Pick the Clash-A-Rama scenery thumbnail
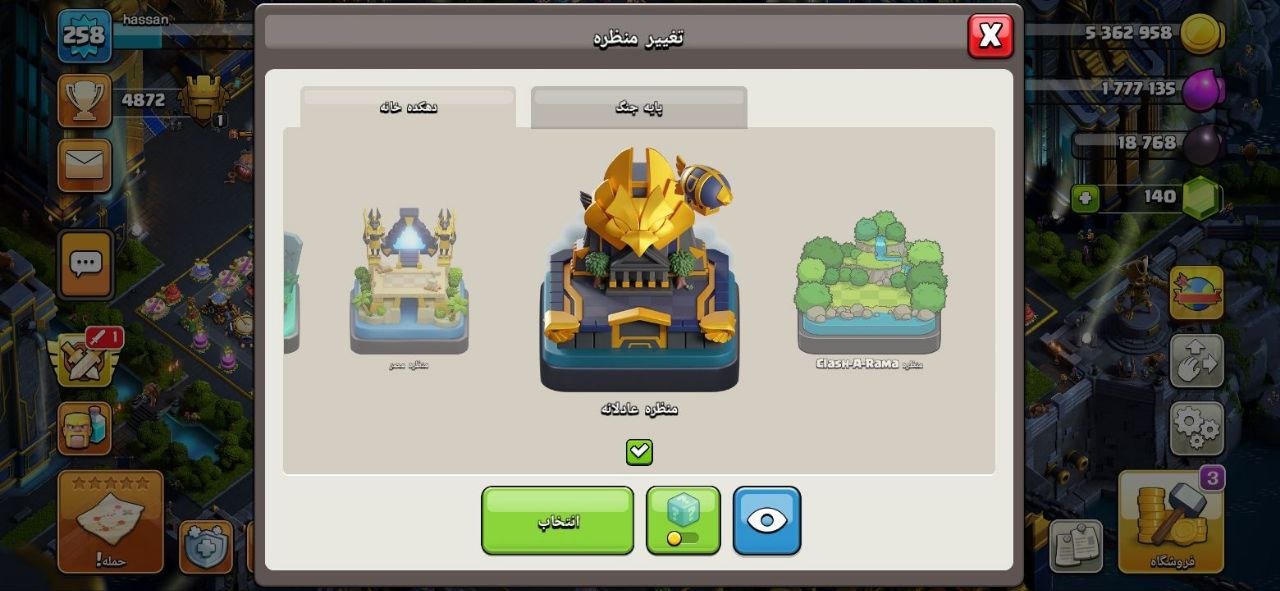Image resolution: width=1280 pixels, height=591 pixels. click(869, 283)
